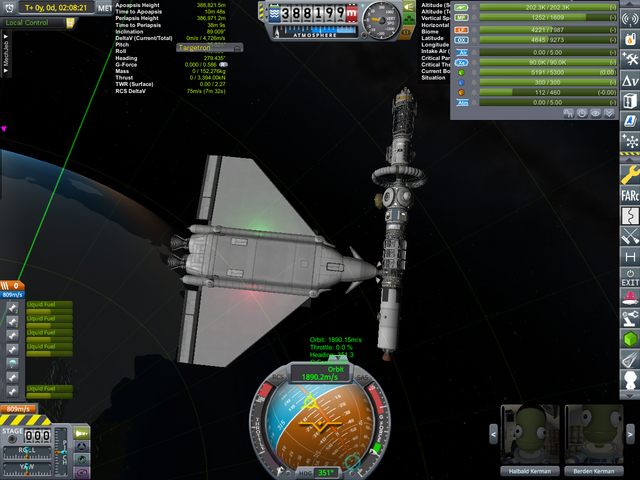
Task: Click the Target/Orbit selector in flight readout
Action: [201, 47]
